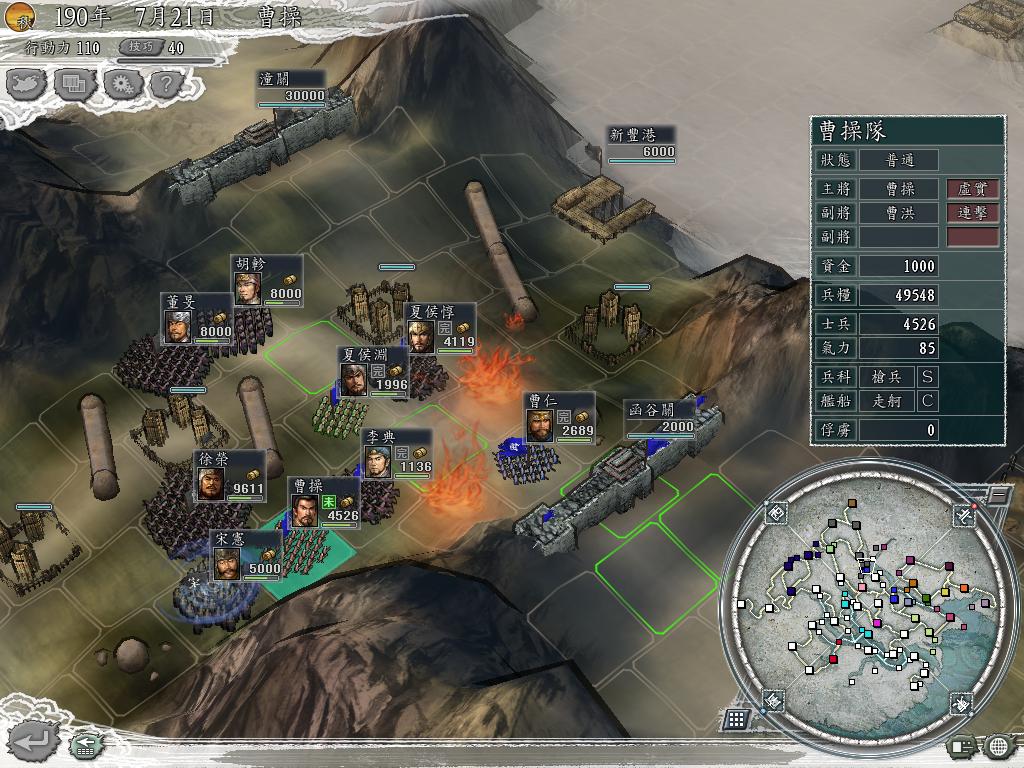The width and height of the screenshot is (1024, 768).
Task: Click the panel-layout button under the minimap
Action: pyautogui.click(x=963, y=745)
